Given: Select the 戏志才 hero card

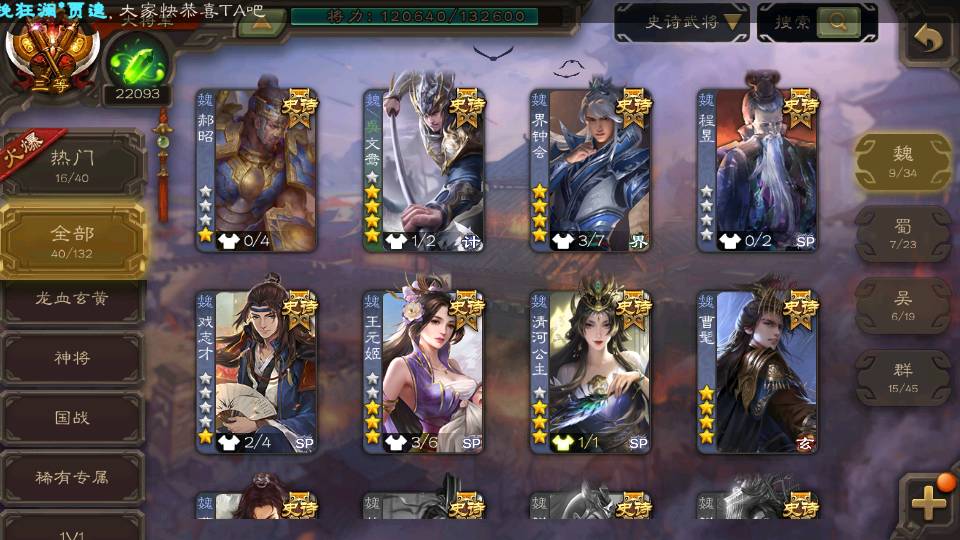Looking at the screenshot, I should click(x=256, y=370).
